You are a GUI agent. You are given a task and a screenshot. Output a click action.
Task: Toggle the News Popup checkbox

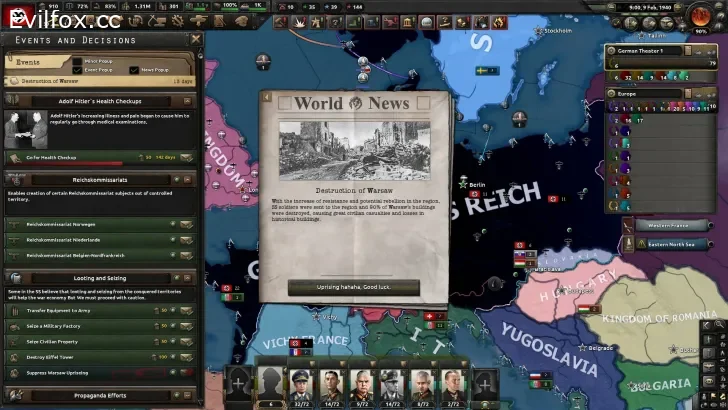coord(133,70)
